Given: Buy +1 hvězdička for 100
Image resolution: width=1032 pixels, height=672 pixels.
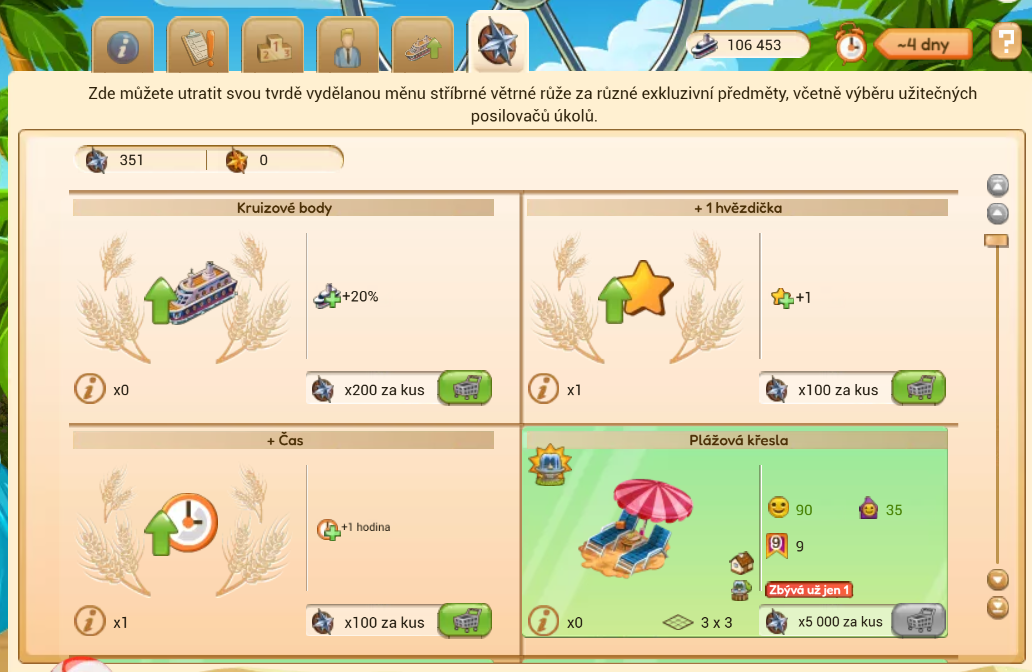Looking at the screenshot, I should (x=918, y=388).
